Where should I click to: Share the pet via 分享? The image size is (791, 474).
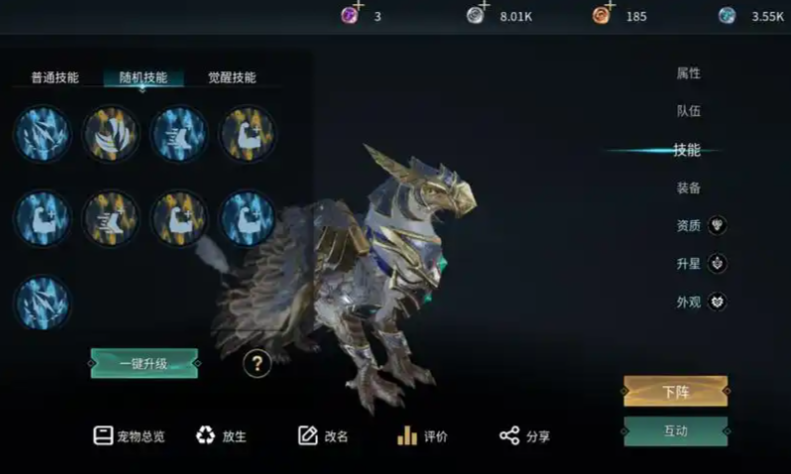525,436
